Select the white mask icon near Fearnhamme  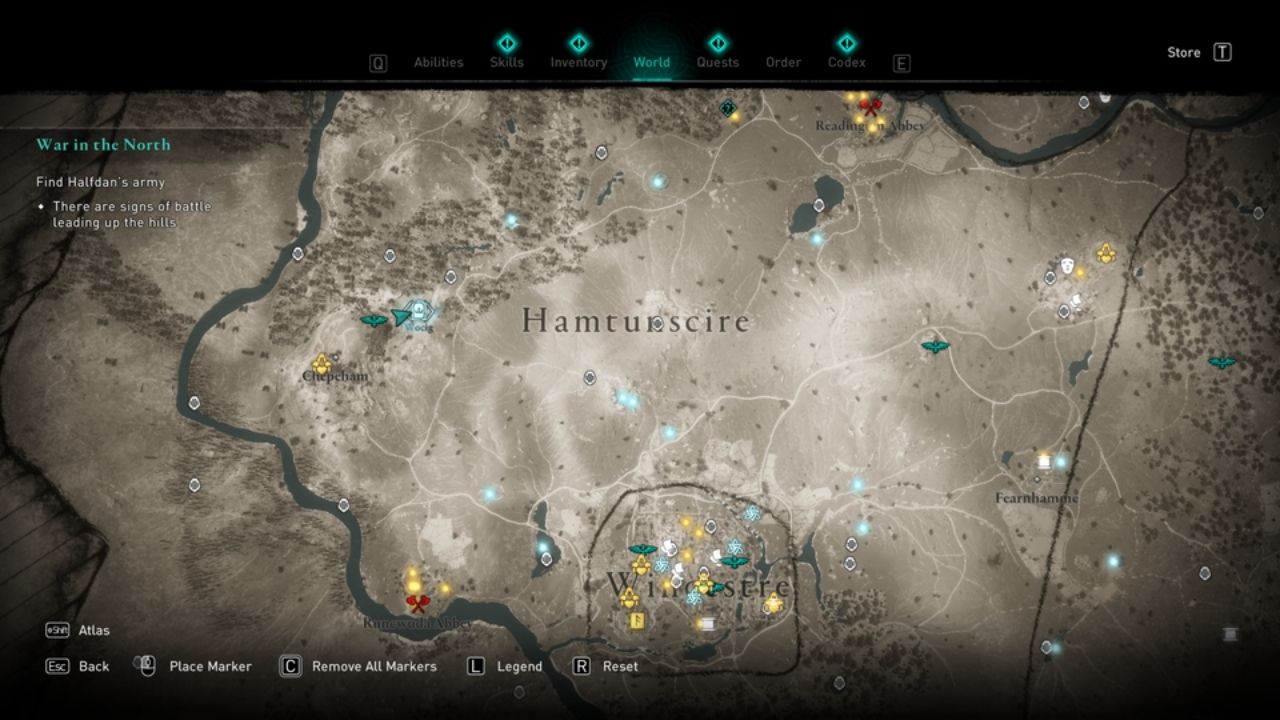(x=1067, y=266)
